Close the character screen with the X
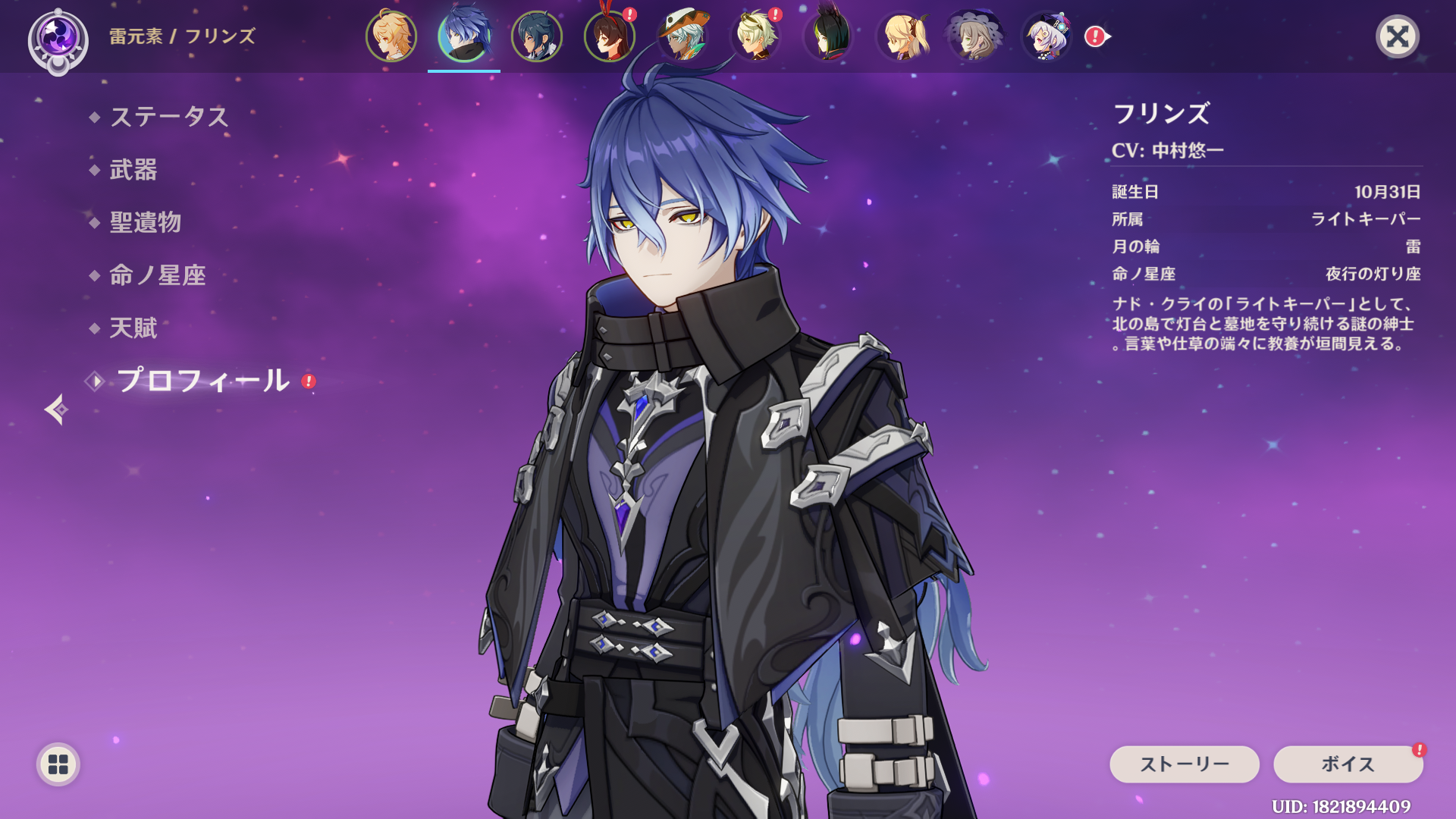This screenshot has height=819, width=1456. (1397, 36)
